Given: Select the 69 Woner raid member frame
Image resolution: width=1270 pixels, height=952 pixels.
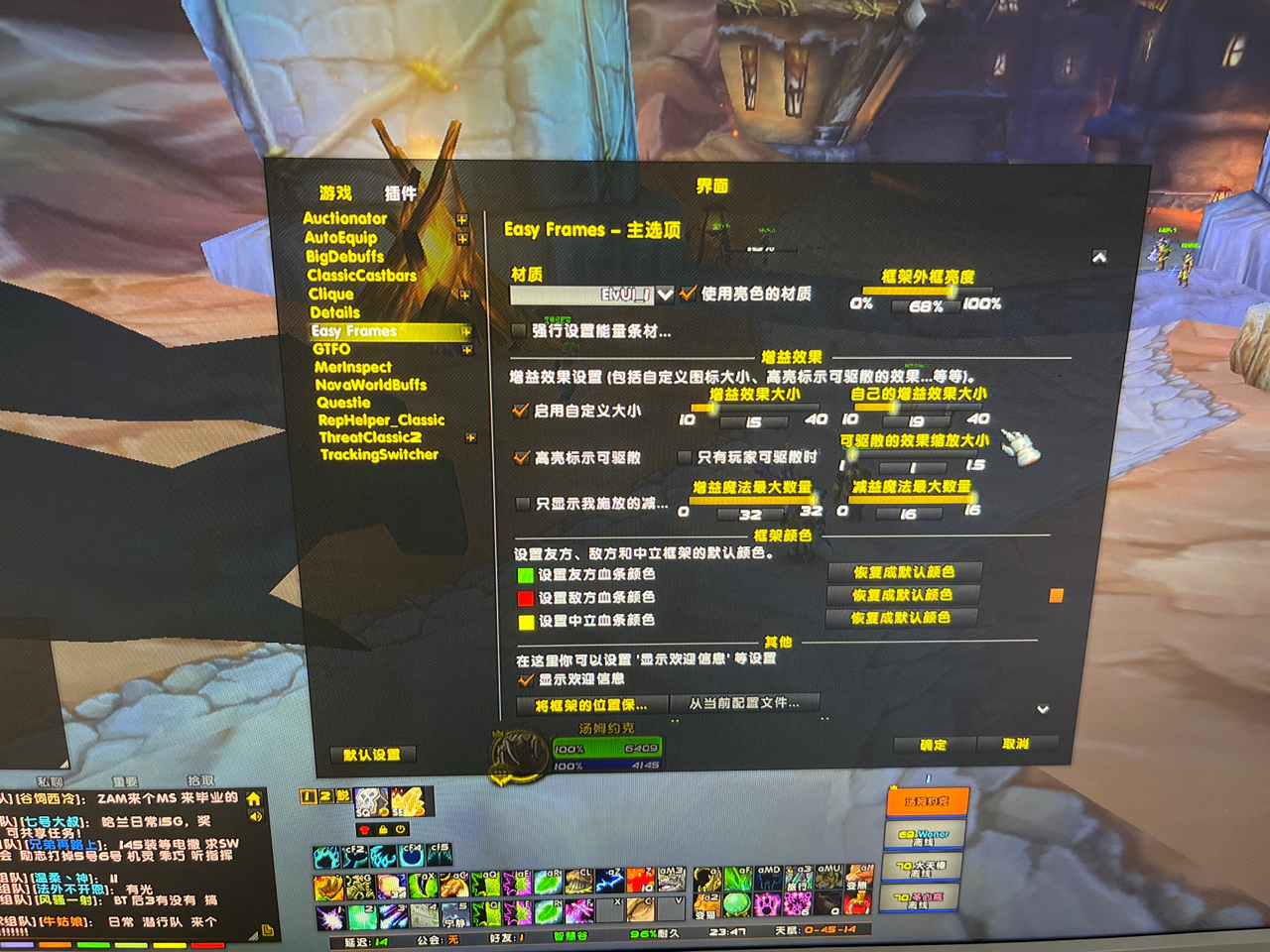Looking at the screenshot, I should coord(924,834).
